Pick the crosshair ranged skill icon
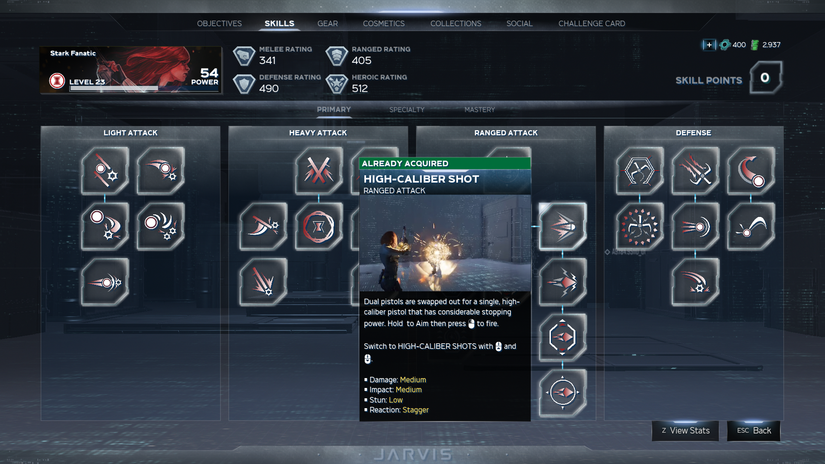825x464 pixels. pyautogui.click(x=563, y=392)
